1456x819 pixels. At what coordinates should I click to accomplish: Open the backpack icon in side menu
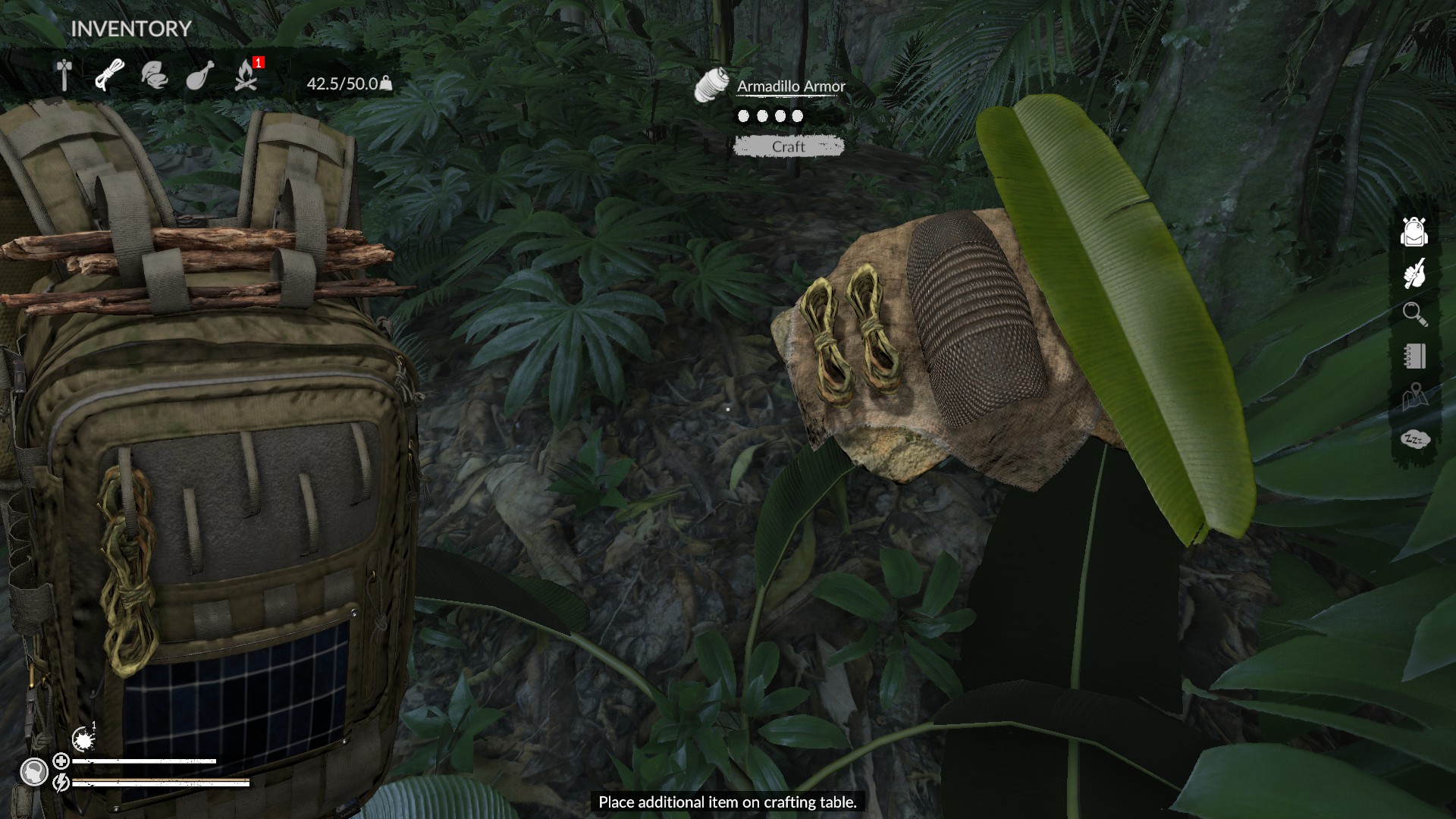1414,232
